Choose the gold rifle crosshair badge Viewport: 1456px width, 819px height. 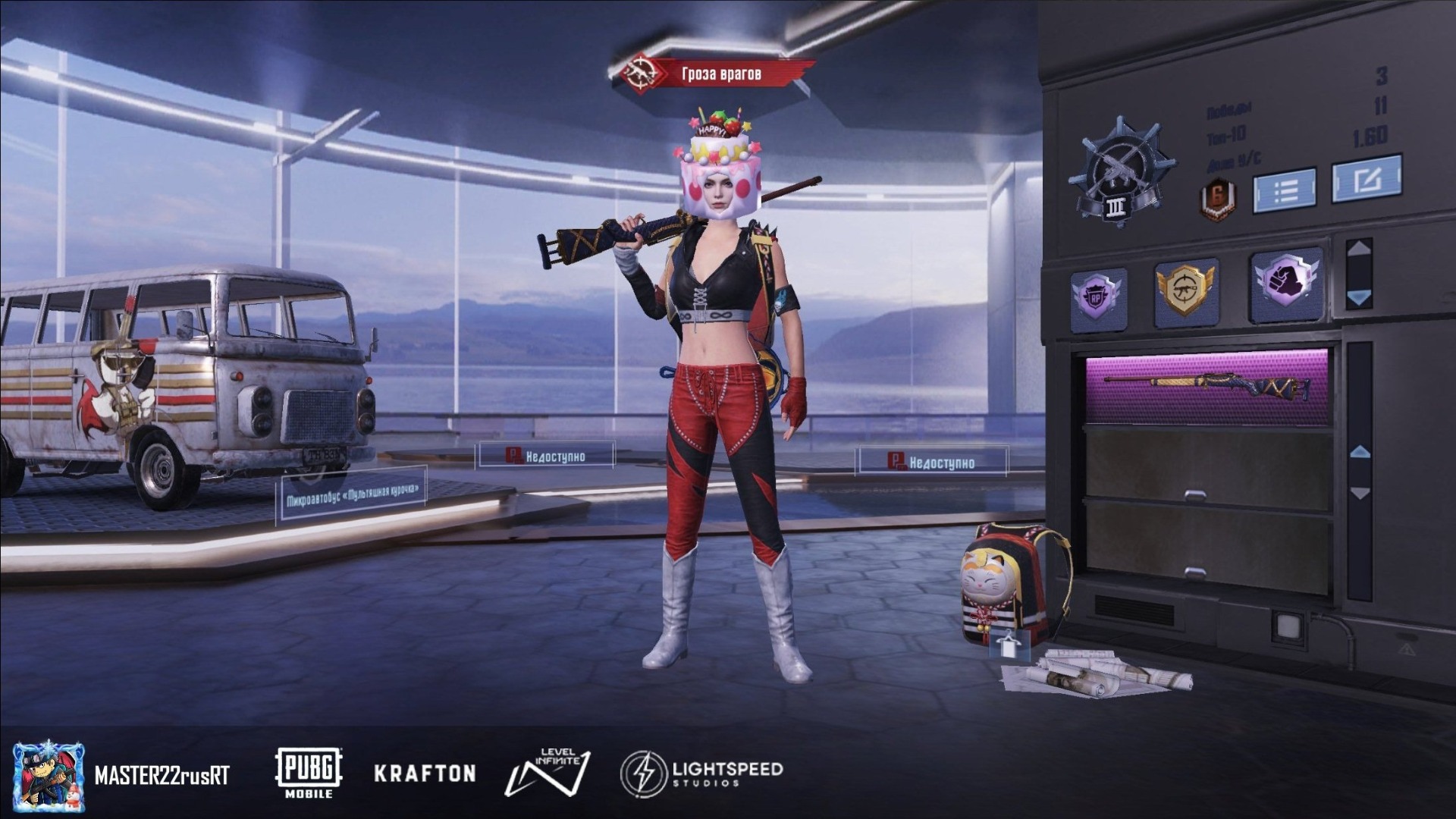[x=1185, y=291]
